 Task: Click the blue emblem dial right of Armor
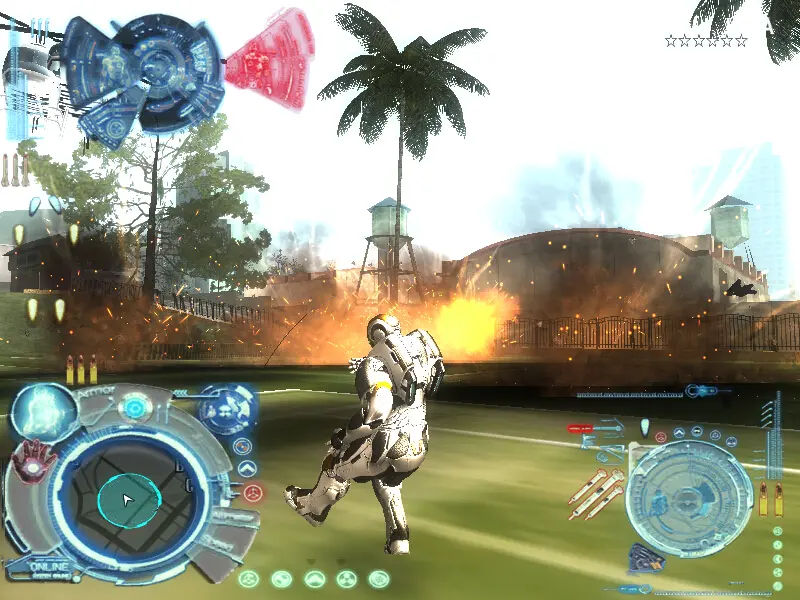(x=225, y=408)
